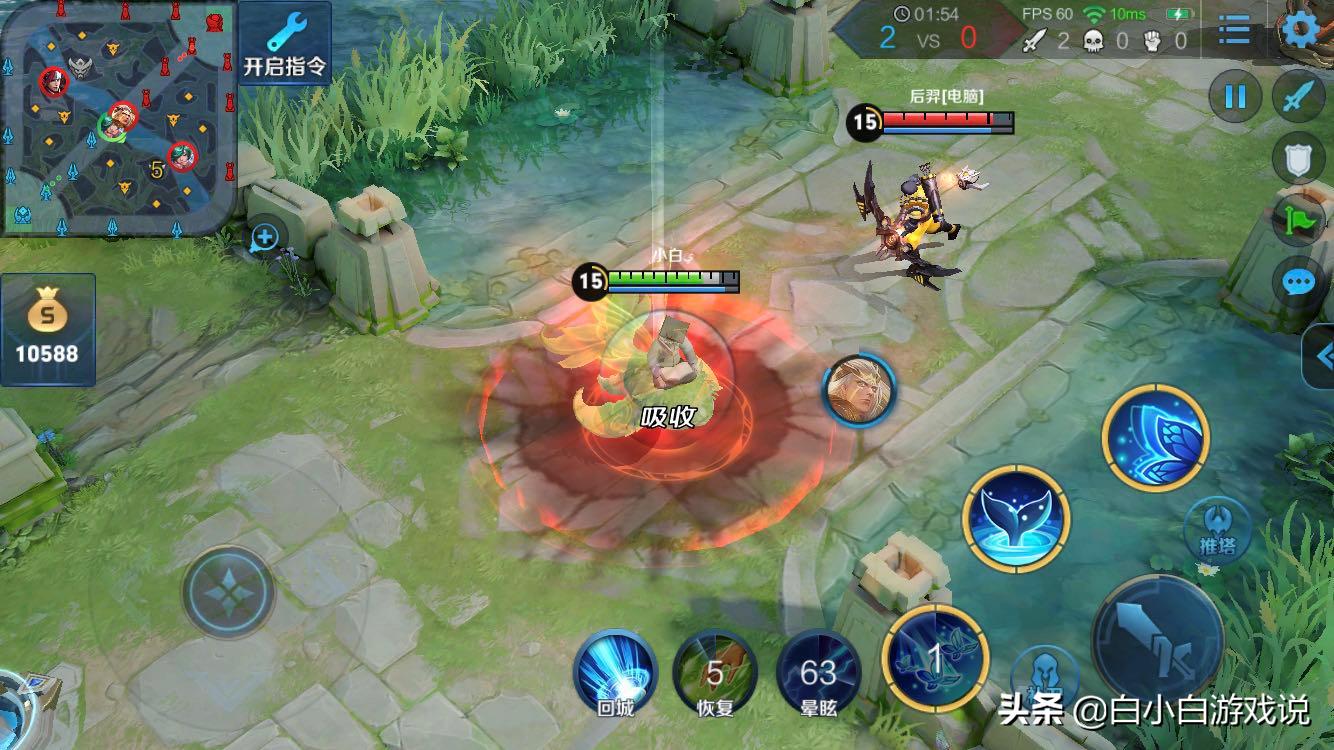Cast the whale tail ability
This screenshot has height=750, width=1334.
1016,518
